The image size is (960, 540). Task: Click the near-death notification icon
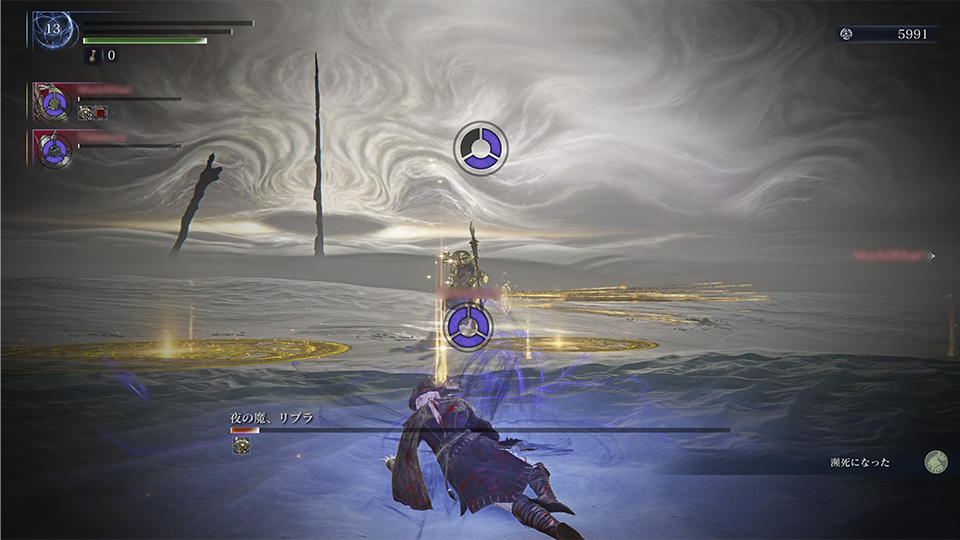click(x=936, y=462)
